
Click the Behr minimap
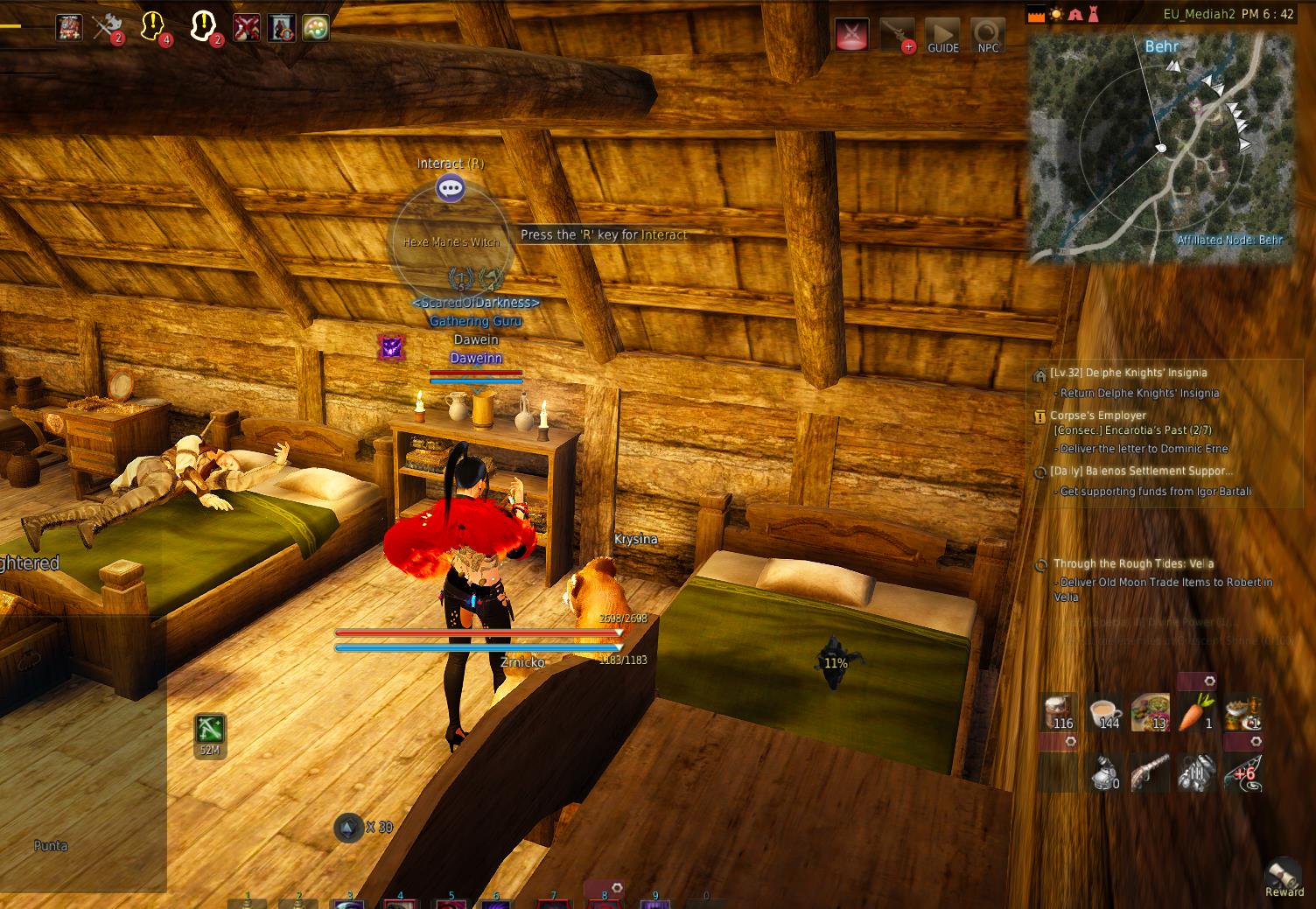(x=1160, y=149)
